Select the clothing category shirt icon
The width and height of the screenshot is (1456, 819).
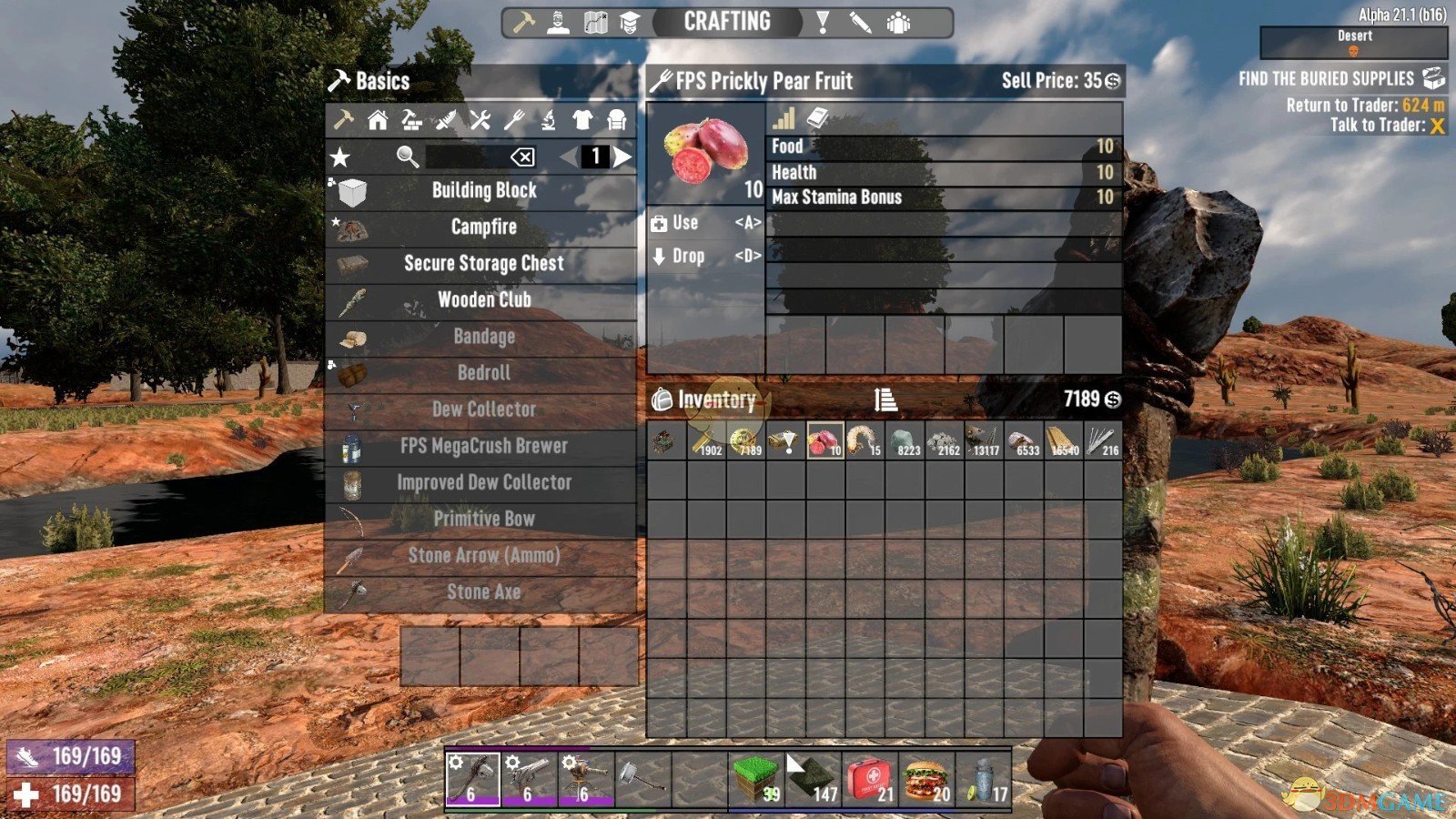tap(581, 121)
